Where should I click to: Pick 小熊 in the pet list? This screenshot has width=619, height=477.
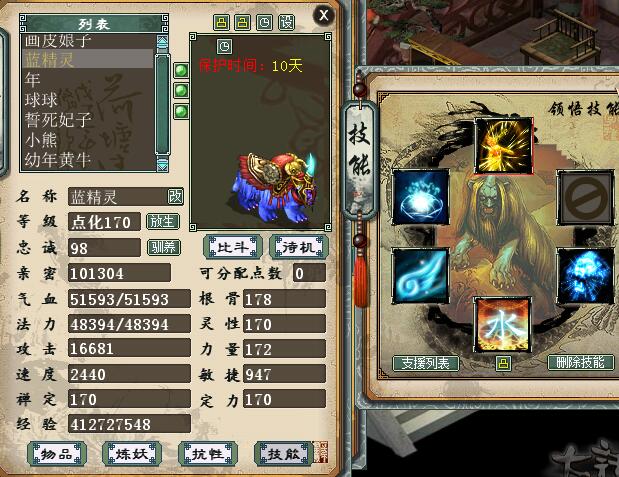pyautogui.click(x=42, y=140)
